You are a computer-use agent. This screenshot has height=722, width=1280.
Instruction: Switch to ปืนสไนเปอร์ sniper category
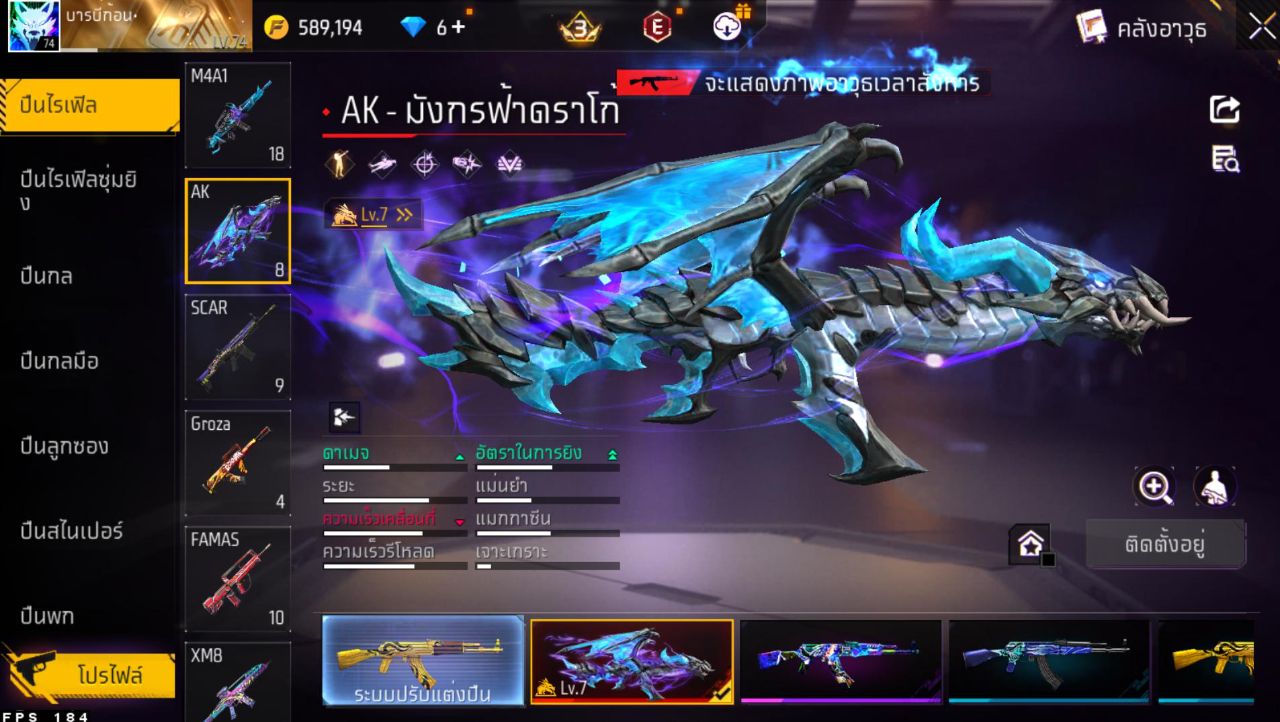click(x=72, y=531)
